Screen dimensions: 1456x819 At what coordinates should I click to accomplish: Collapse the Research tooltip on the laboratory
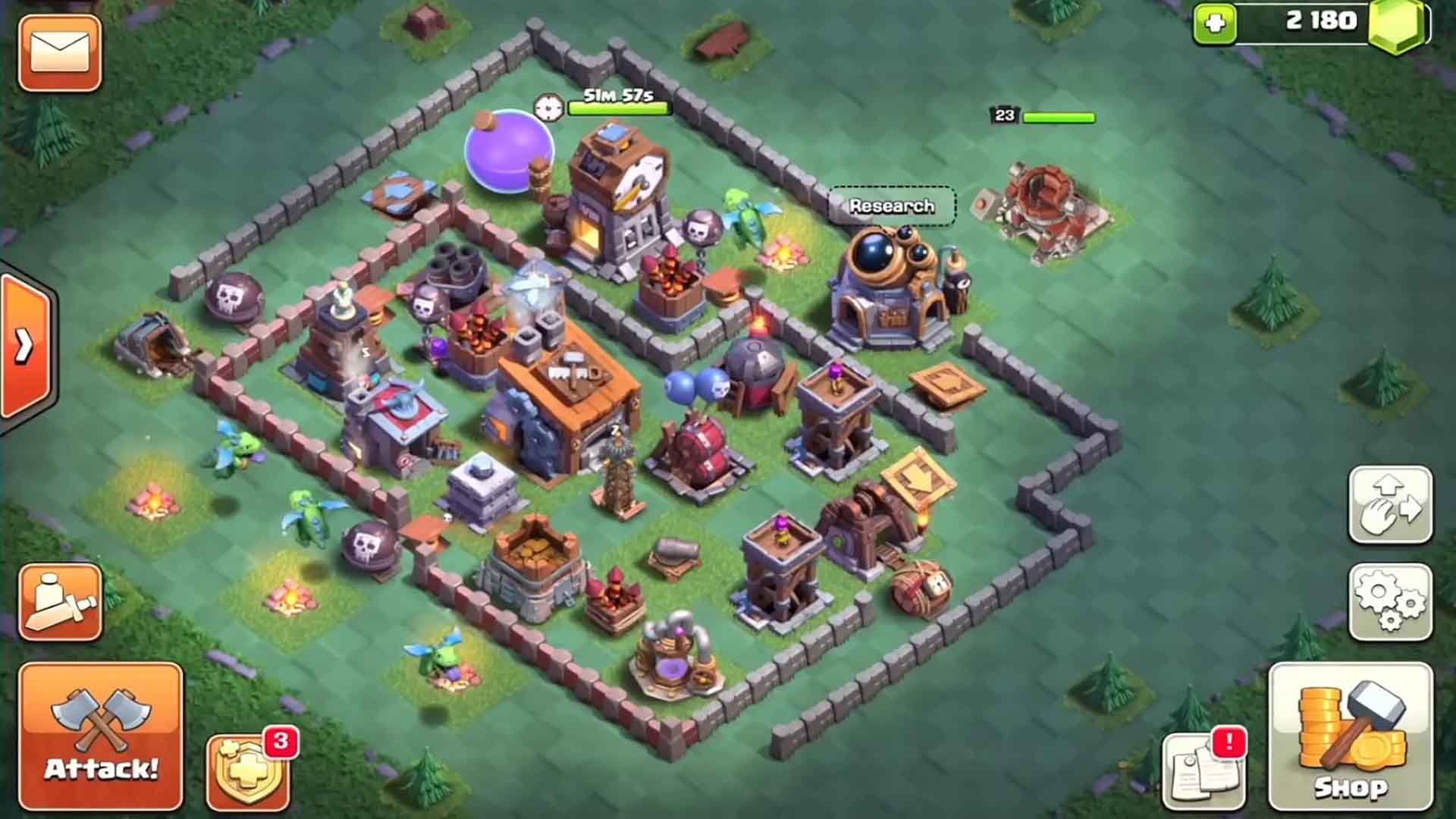(891, 205)
